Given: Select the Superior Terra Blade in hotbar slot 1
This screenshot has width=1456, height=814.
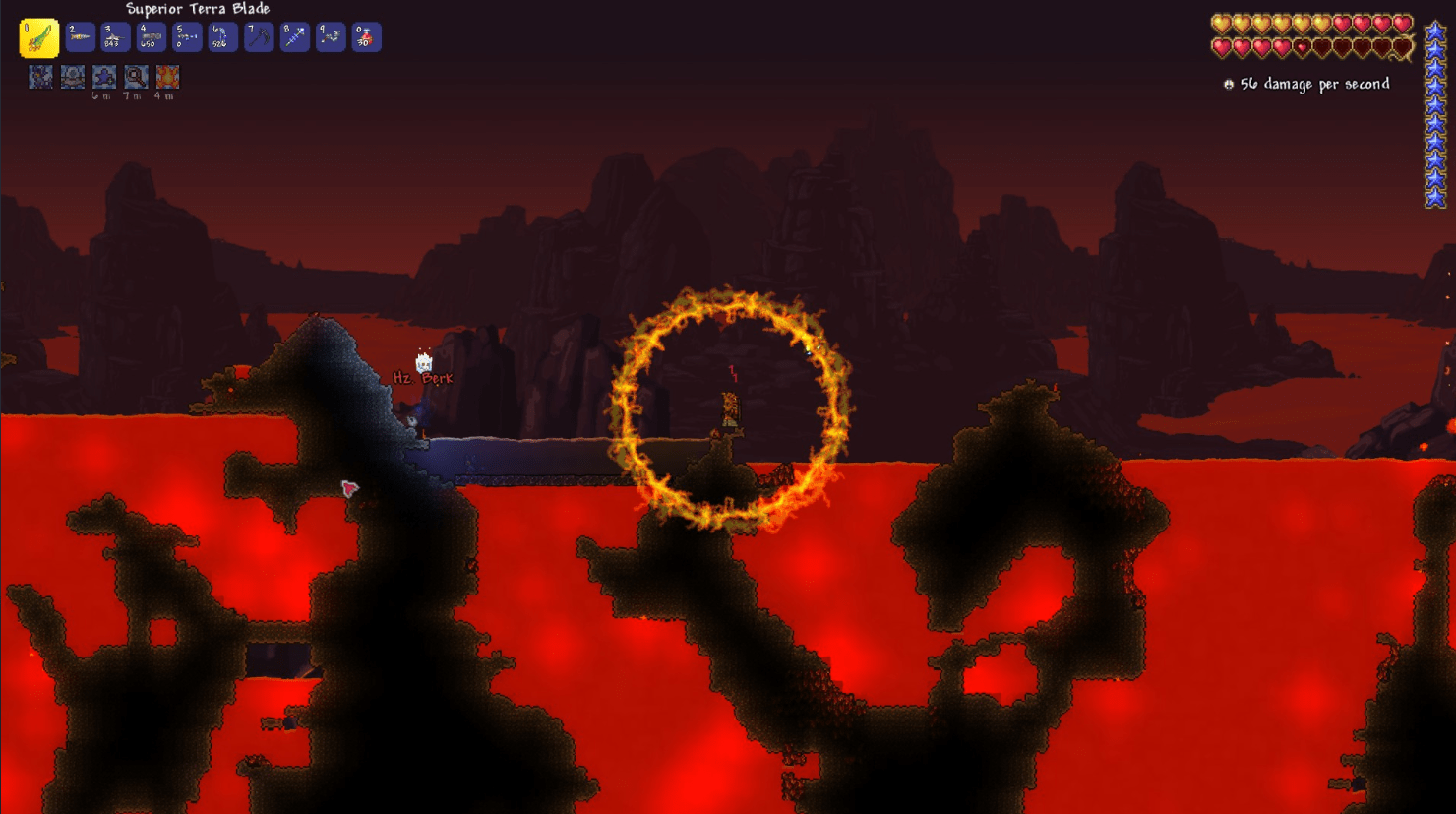Looking at the screenshot, I should click(x=40, y=36).
